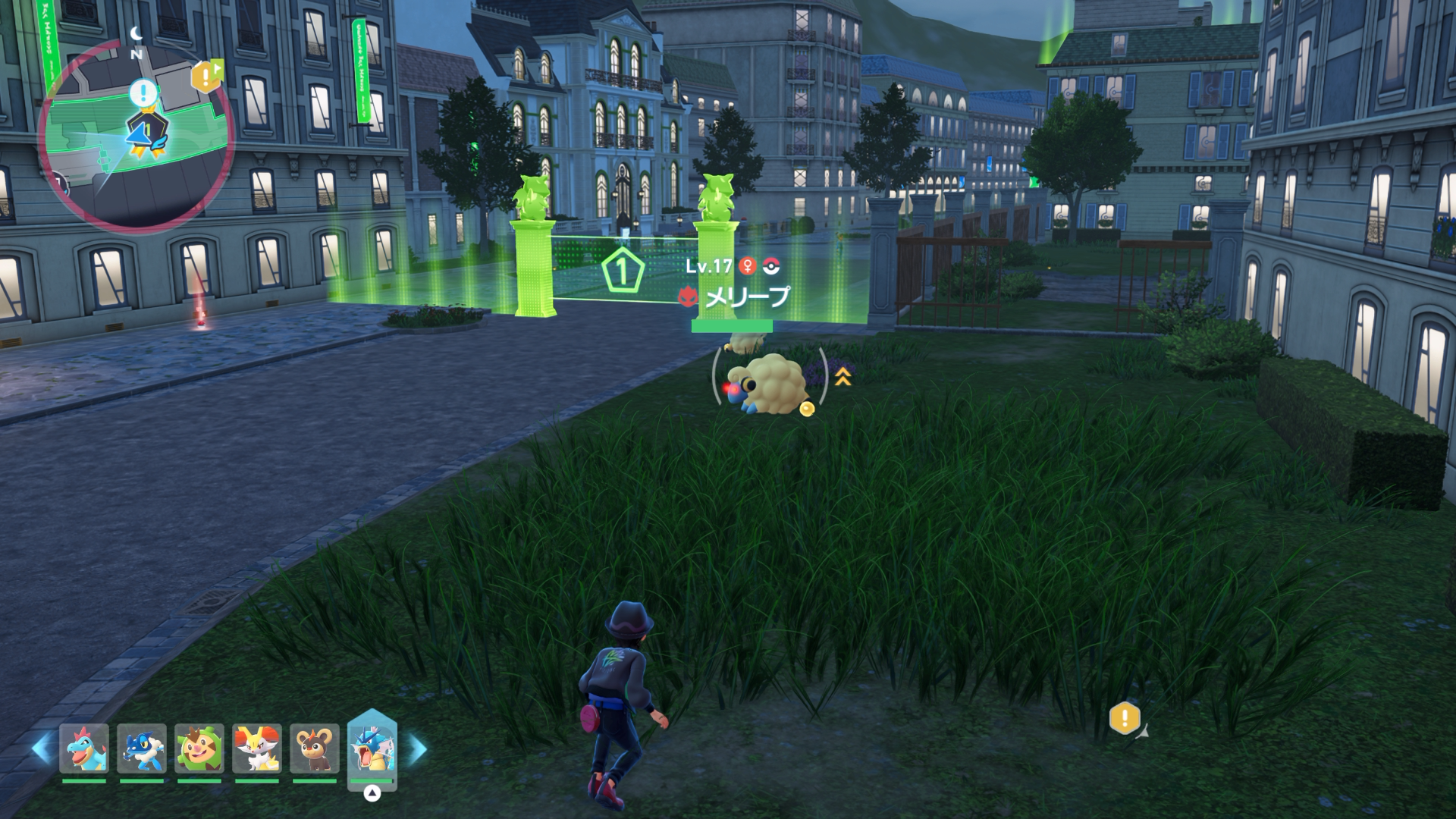Click the orange quest flag marker by the minimap
The width and height of the screenshot is (1456, 819).
206,77
